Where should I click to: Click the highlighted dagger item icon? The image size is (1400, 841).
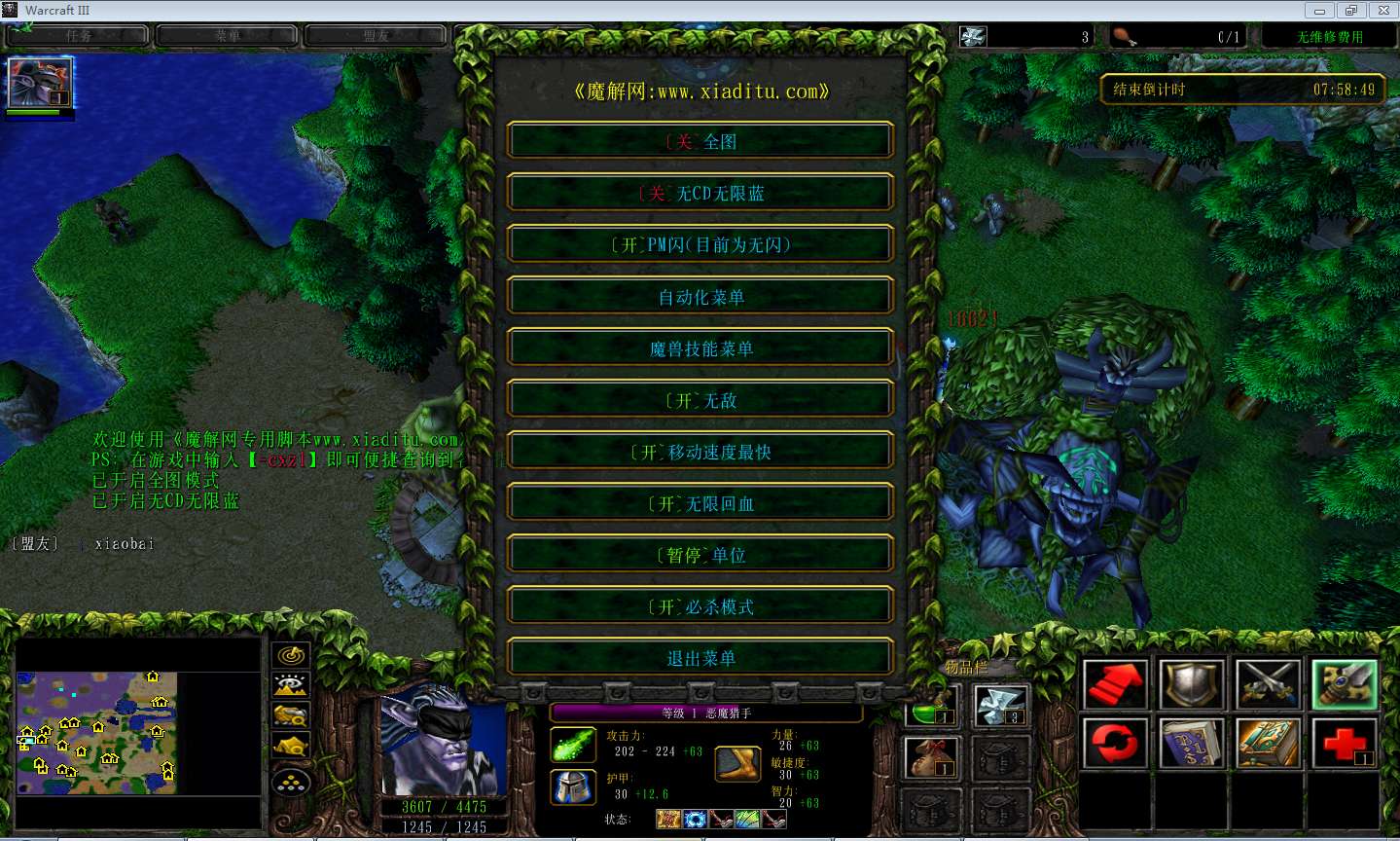click(x=1343, y=683)
